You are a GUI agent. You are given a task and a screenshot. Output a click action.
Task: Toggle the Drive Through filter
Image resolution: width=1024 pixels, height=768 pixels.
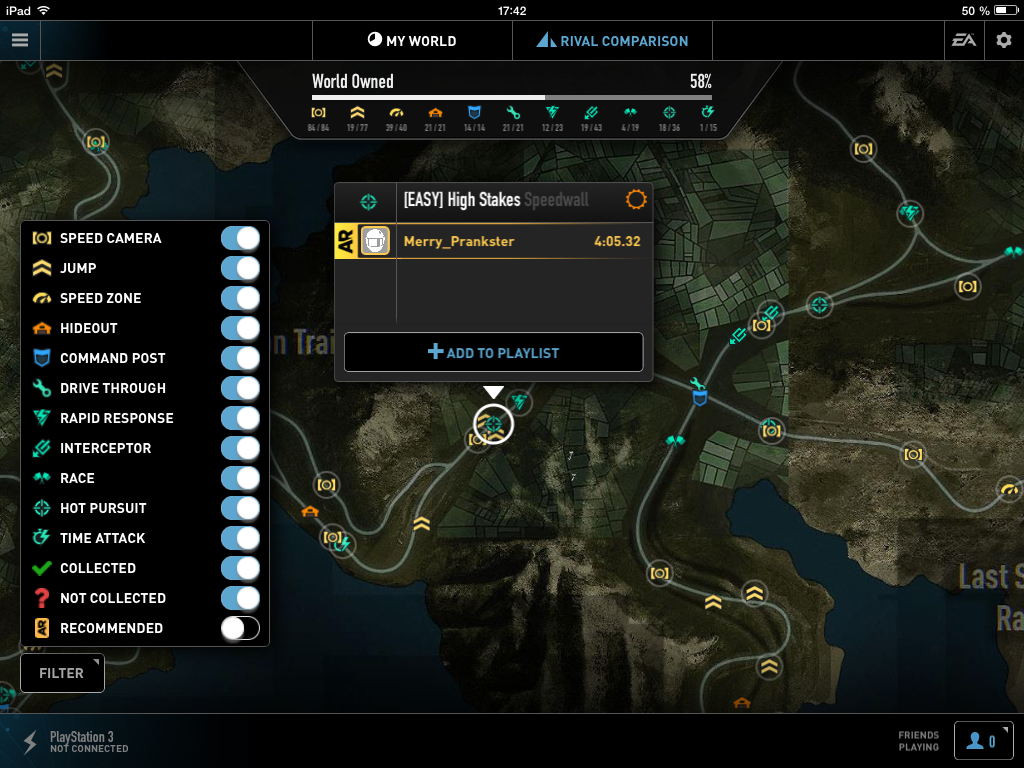click(240, 388)
